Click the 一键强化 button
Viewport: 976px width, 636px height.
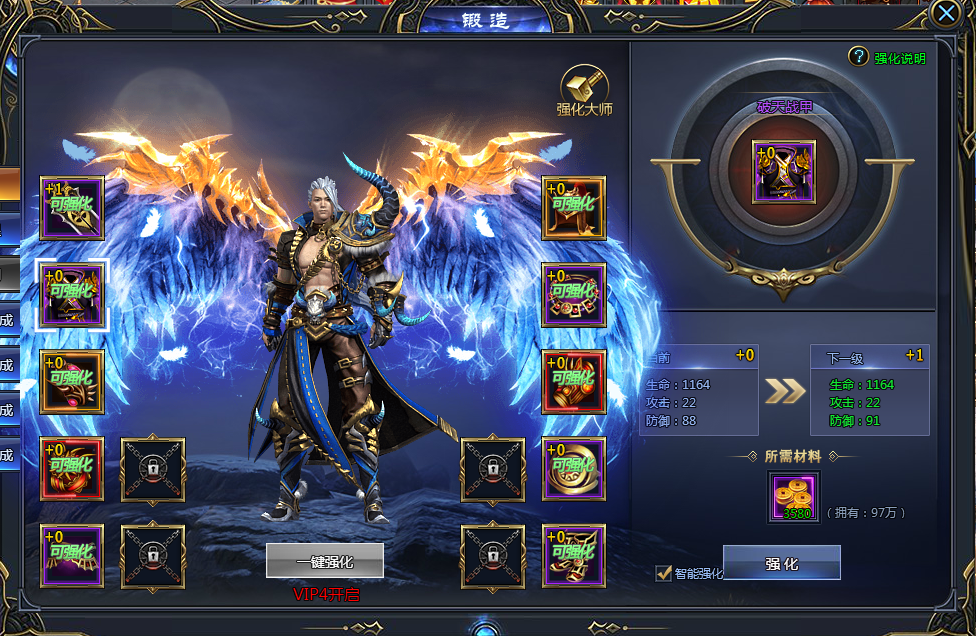(x=324, y=562)
